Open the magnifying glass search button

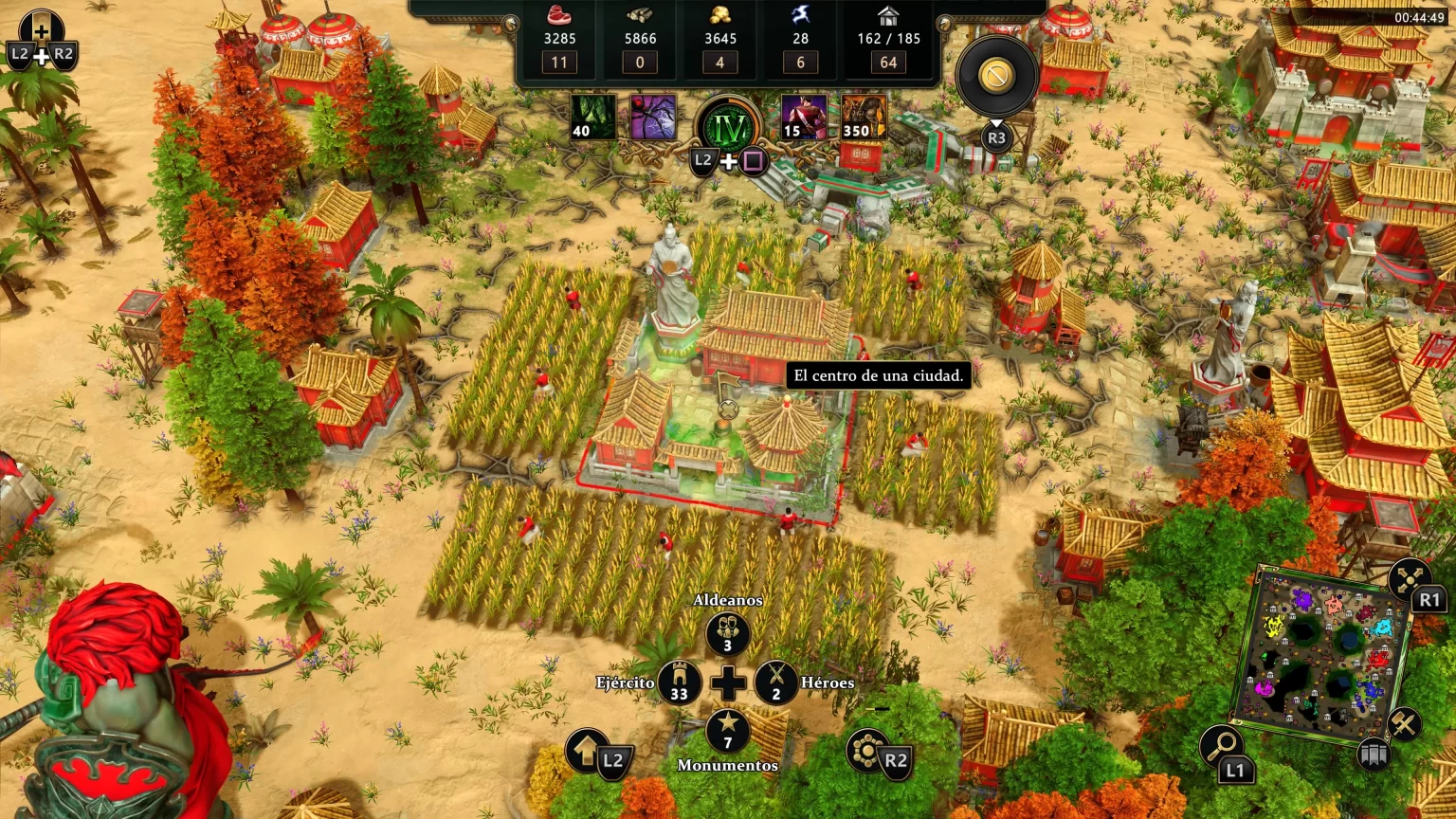(x=1221, y=746)
